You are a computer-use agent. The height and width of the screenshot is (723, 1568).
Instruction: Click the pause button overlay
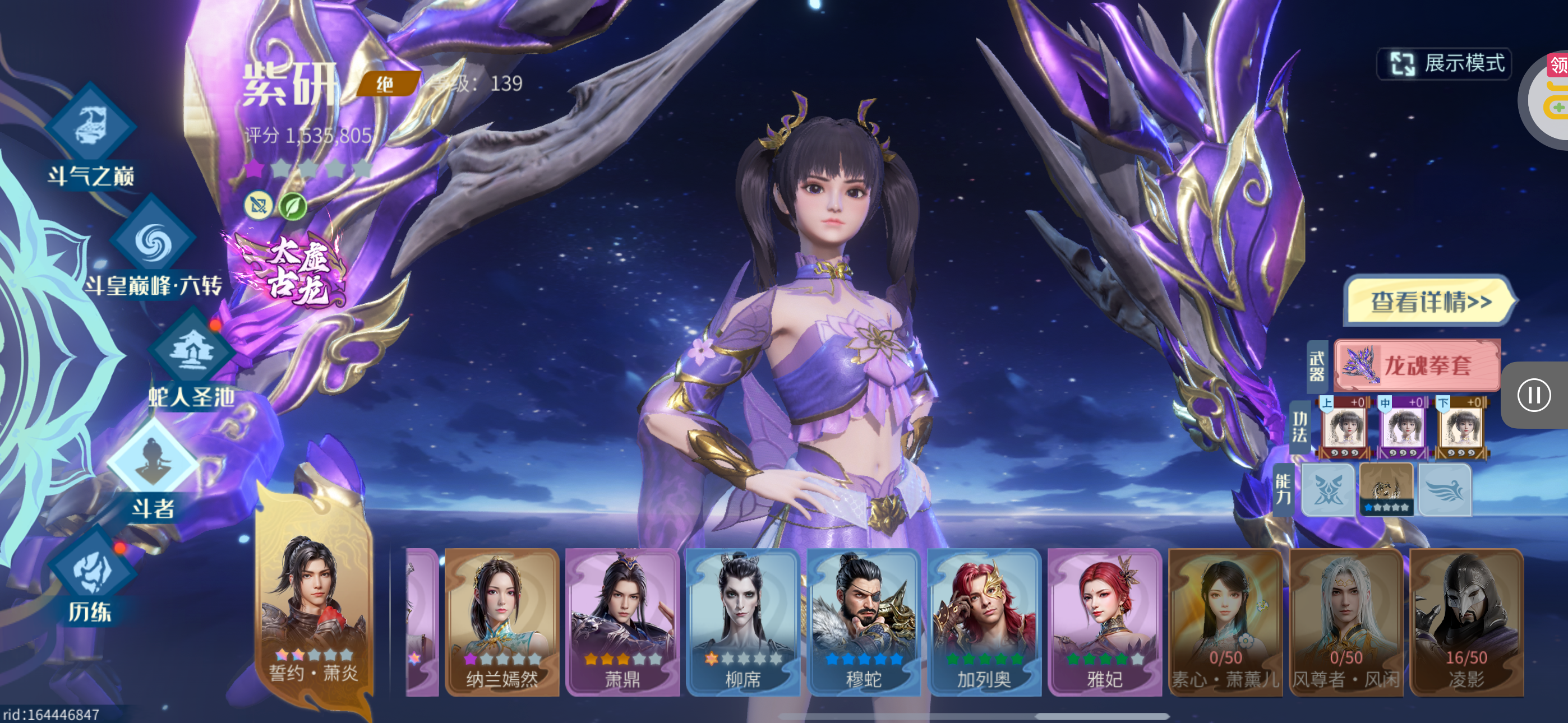click(1533, 396)
